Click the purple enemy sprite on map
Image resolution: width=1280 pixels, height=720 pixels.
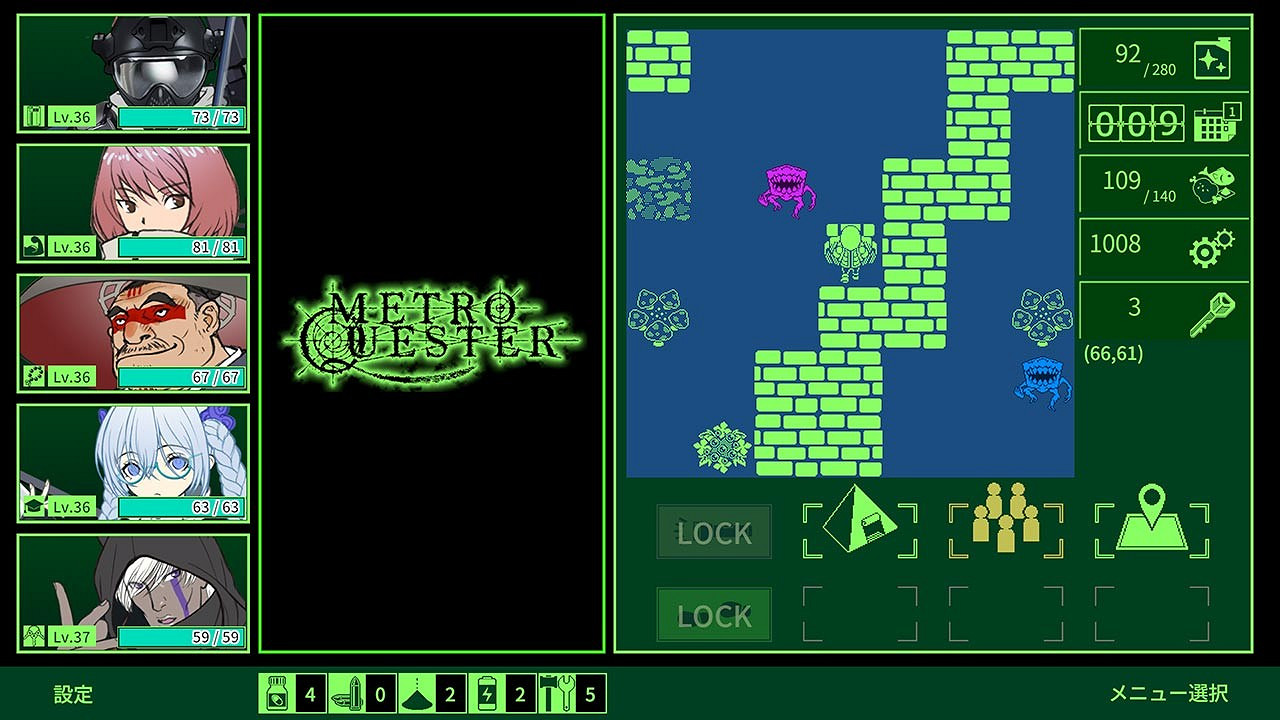coord(787,188)
